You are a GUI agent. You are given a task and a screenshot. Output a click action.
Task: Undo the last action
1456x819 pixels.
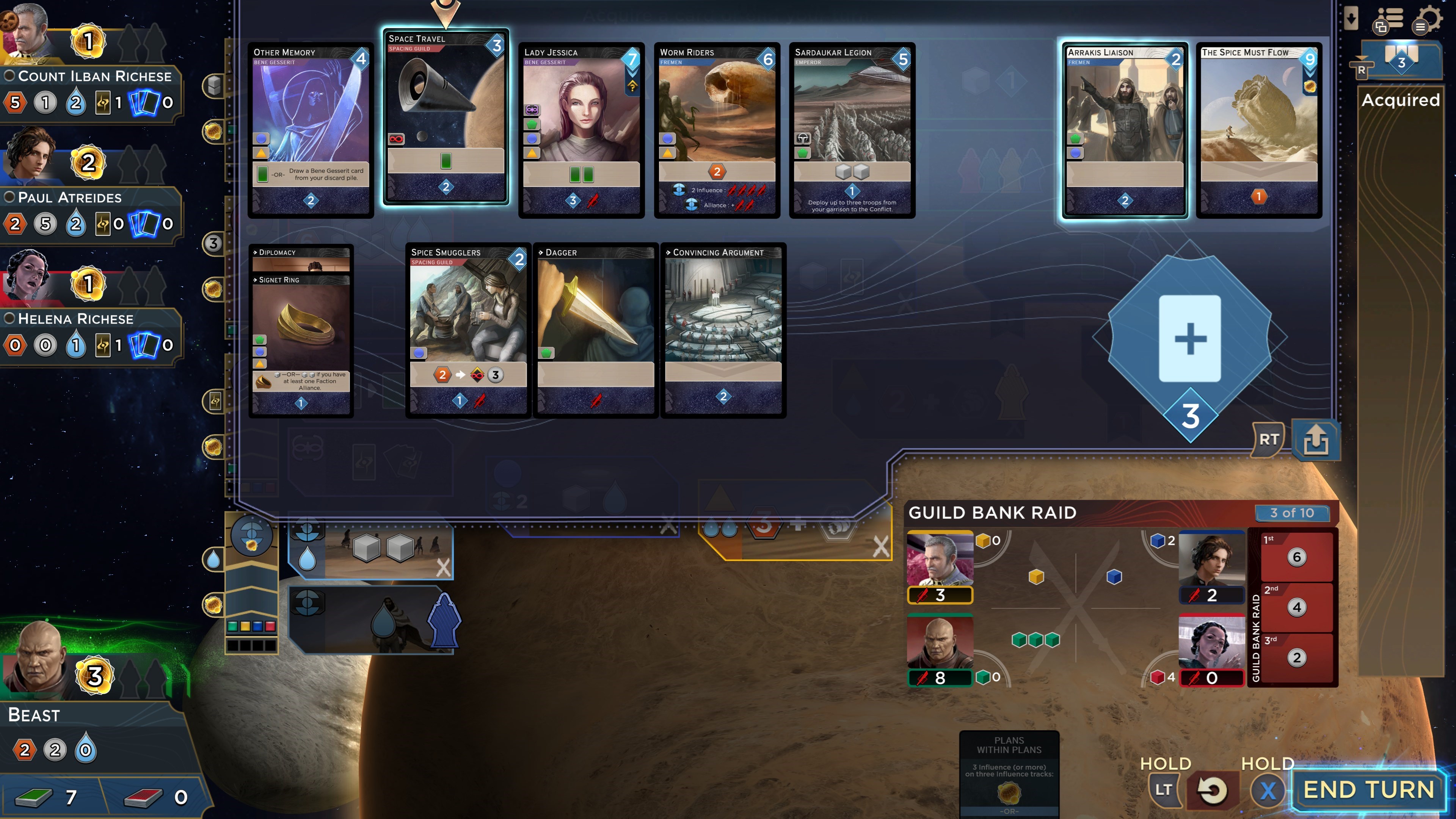(x=1211, y=789)
